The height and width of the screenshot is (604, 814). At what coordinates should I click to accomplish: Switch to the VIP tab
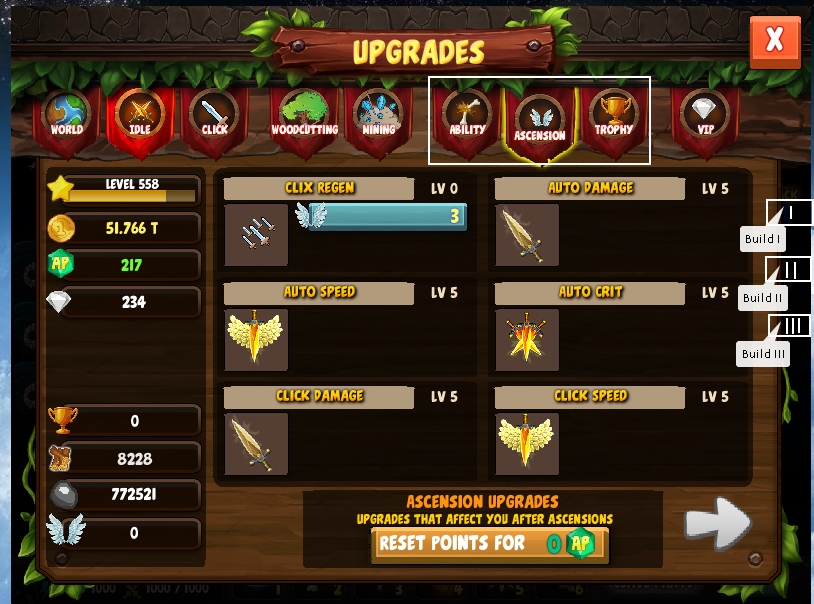[x=706, y=117]
